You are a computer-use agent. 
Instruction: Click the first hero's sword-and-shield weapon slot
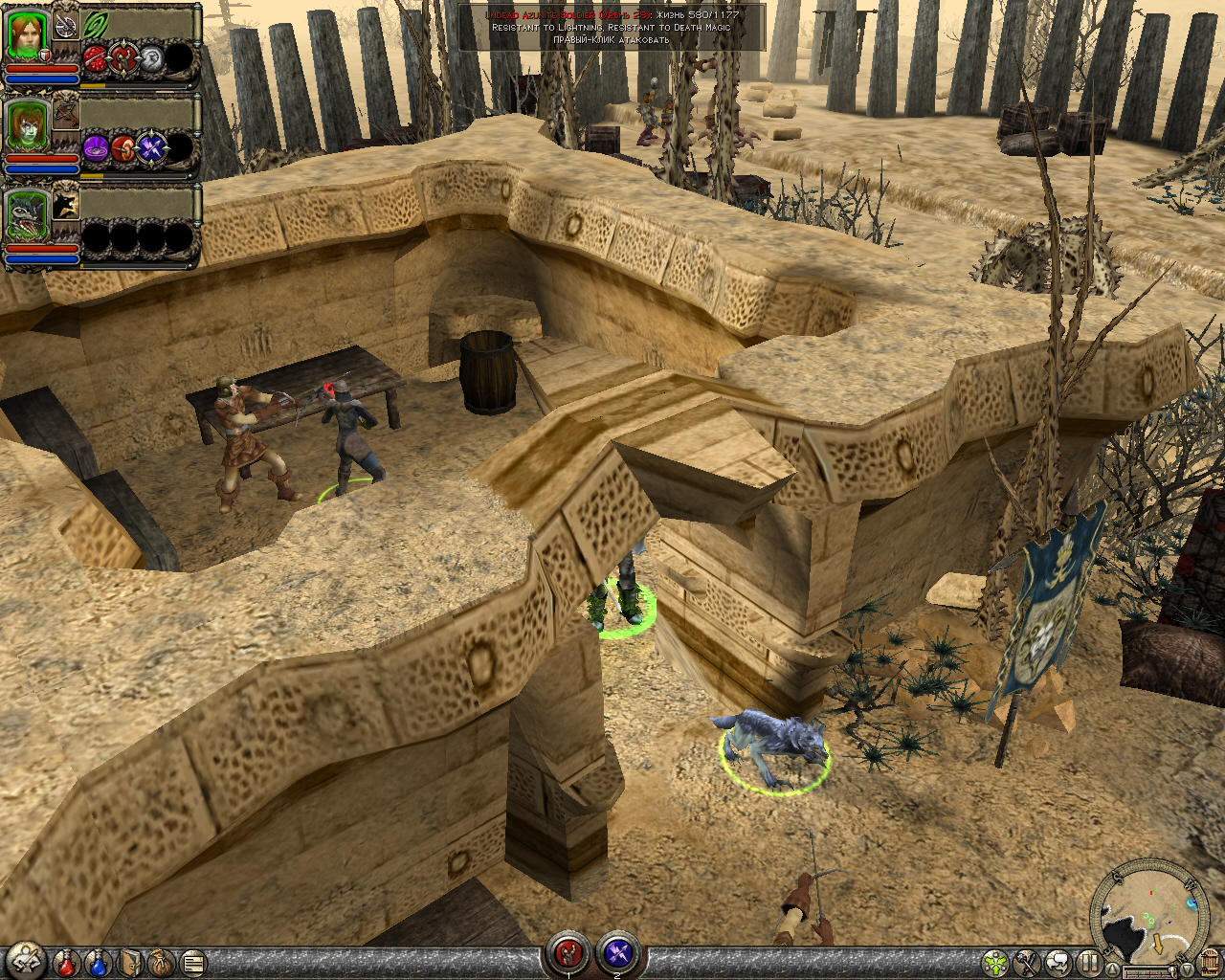66,26
